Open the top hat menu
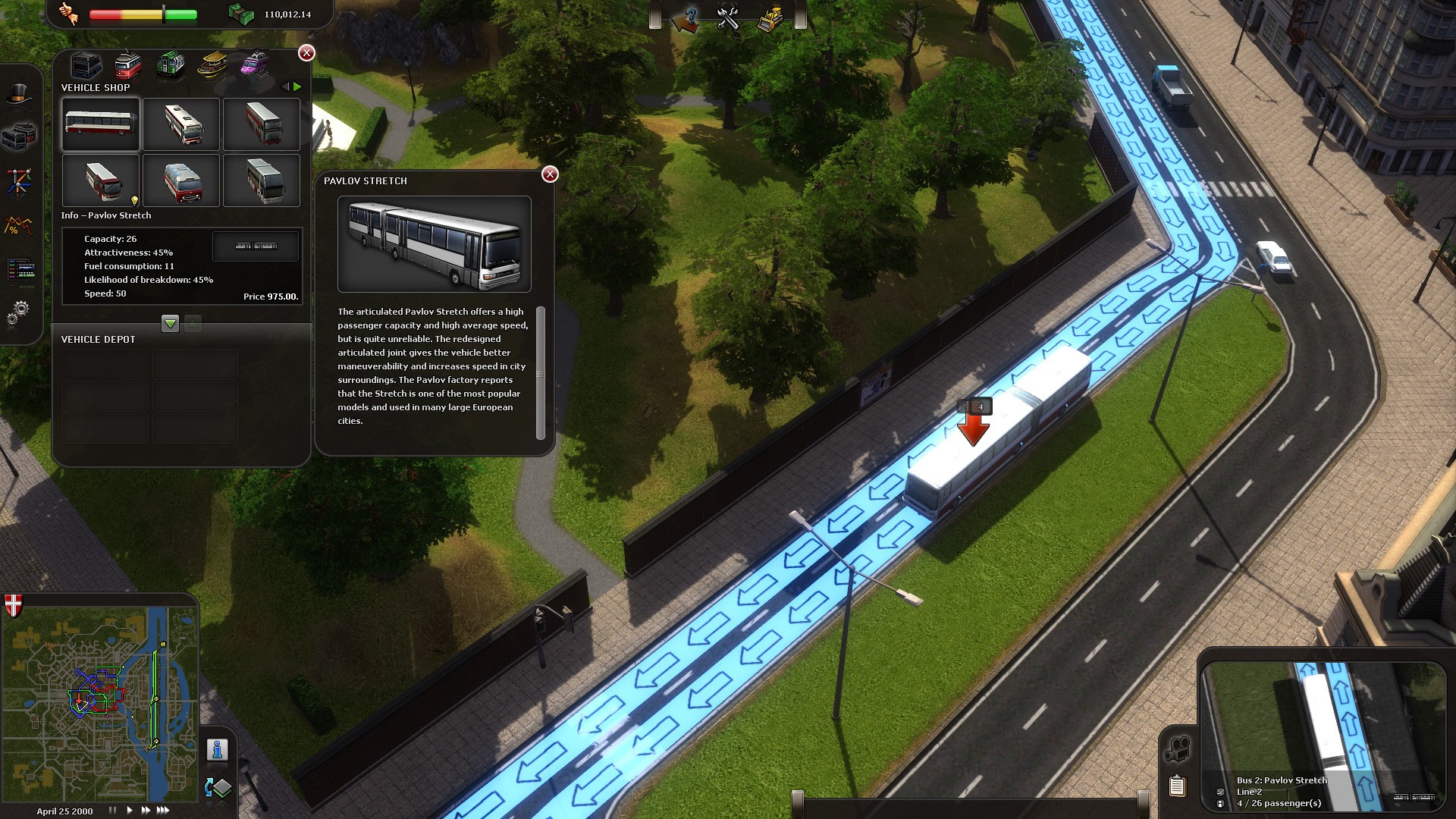1456x819 pixels. [x=20, y=95]
